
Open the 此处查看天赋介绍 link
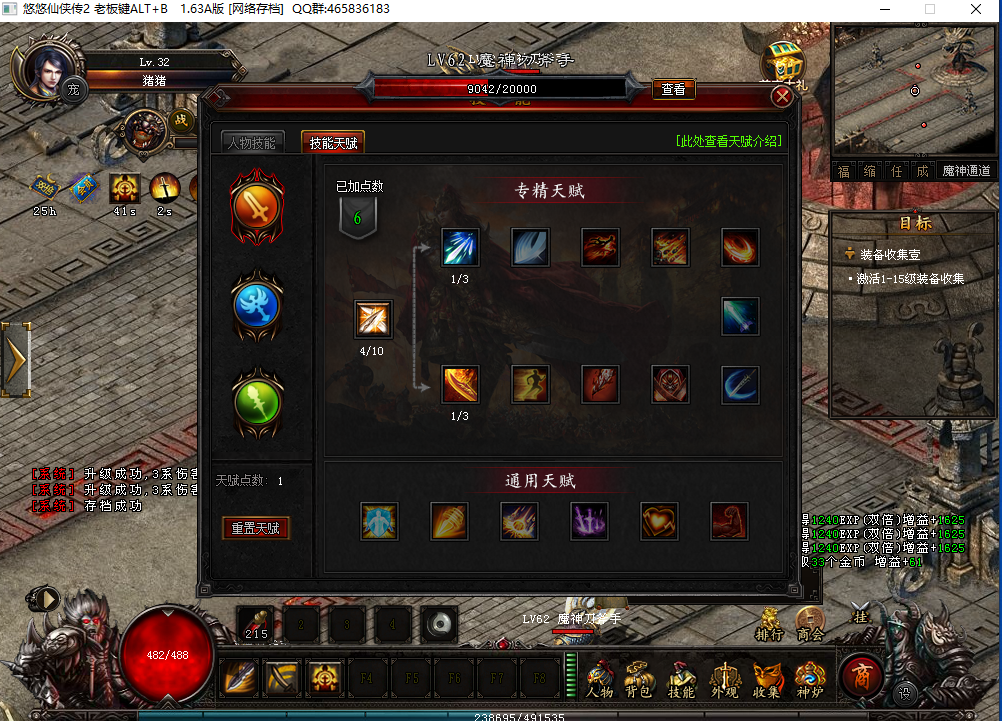tap(728, 141)
